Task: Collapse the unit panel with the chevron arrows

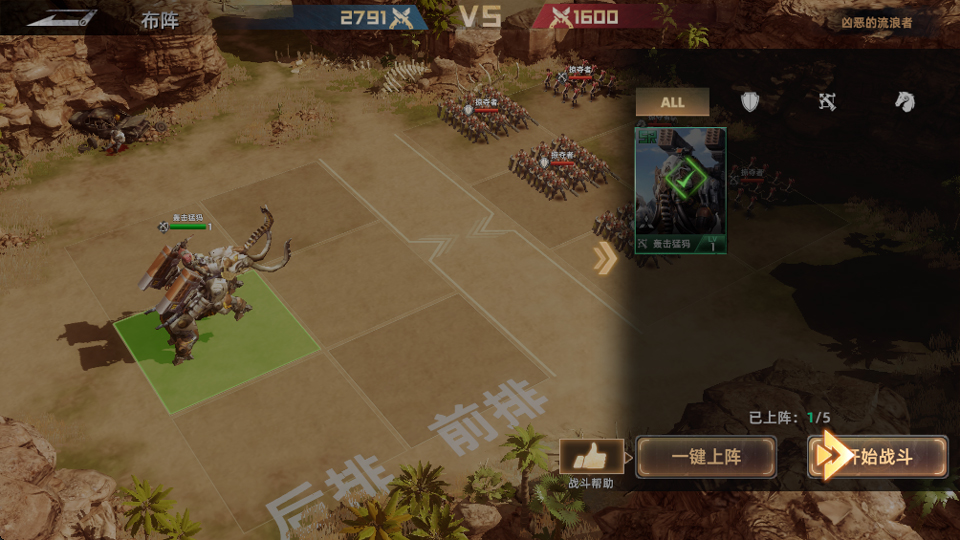Action: coord(605,259)
